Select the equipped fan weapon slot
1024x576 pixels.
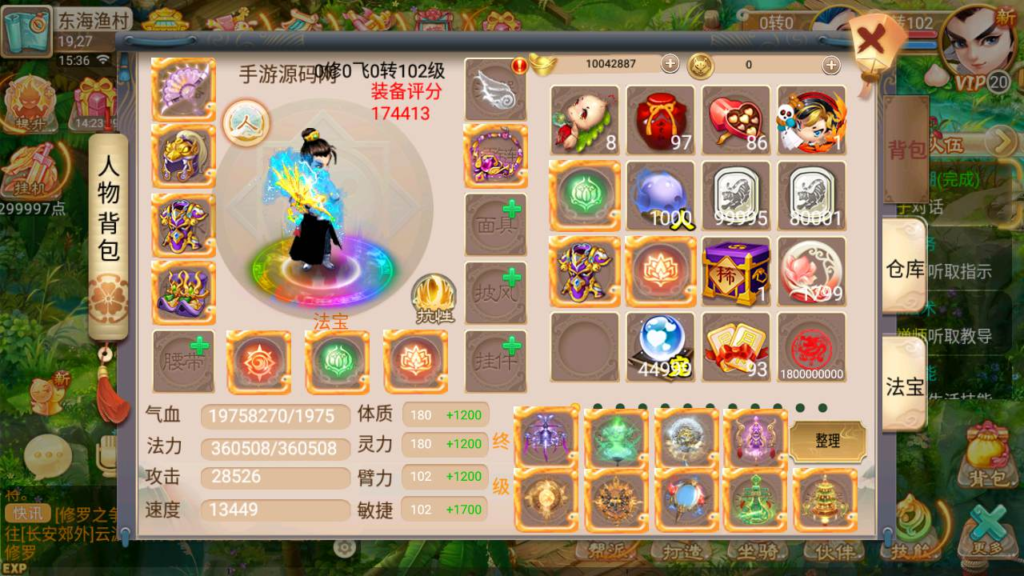pos(183,89)
